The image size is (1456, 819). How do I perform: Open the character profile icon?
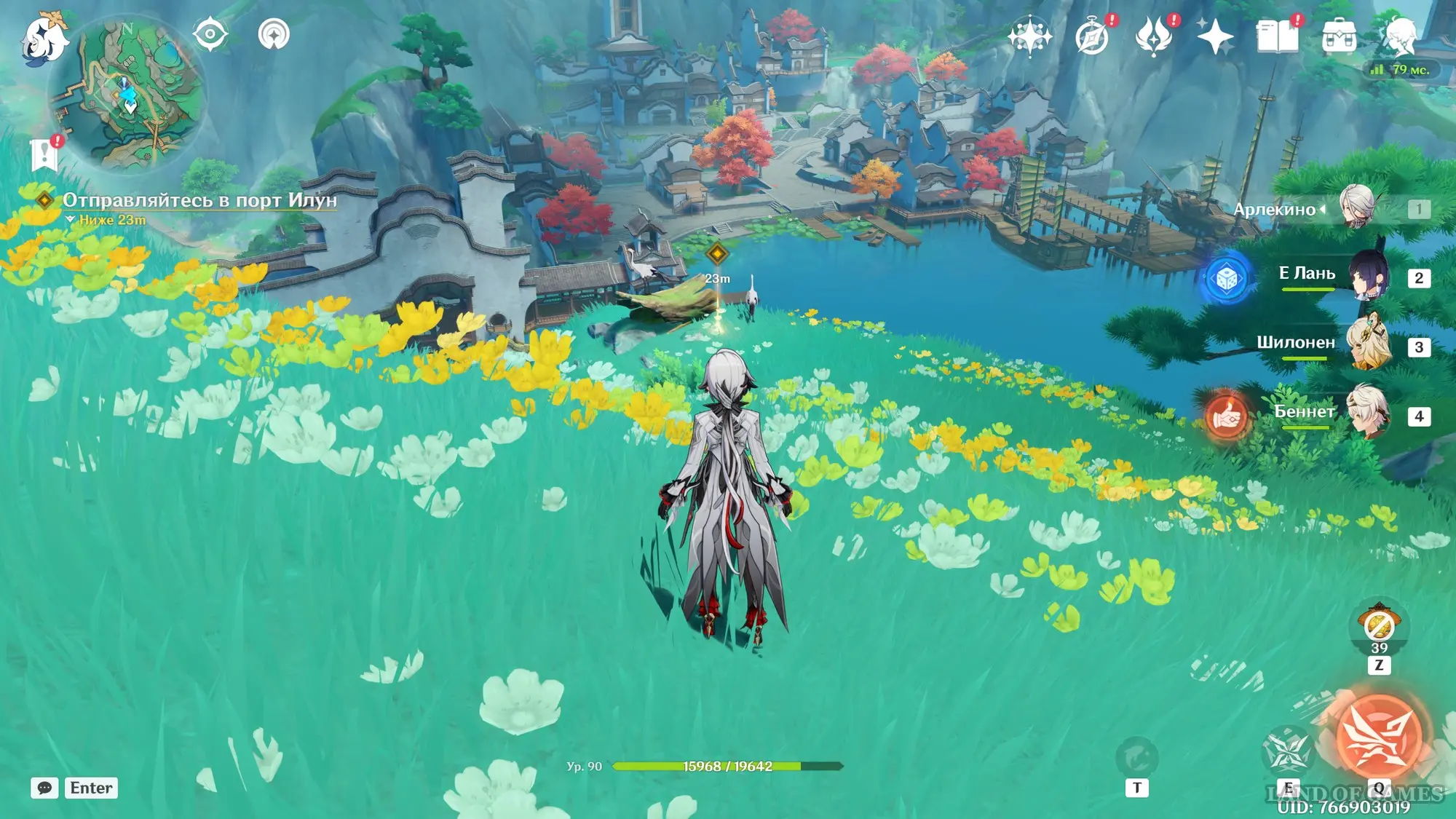coord(1400,36)
